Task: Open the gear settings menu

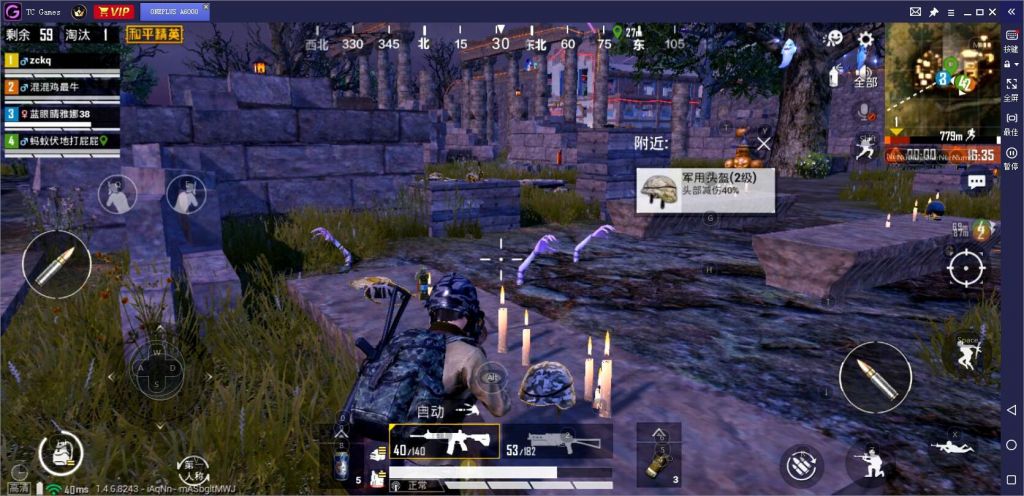Action: 866,40
